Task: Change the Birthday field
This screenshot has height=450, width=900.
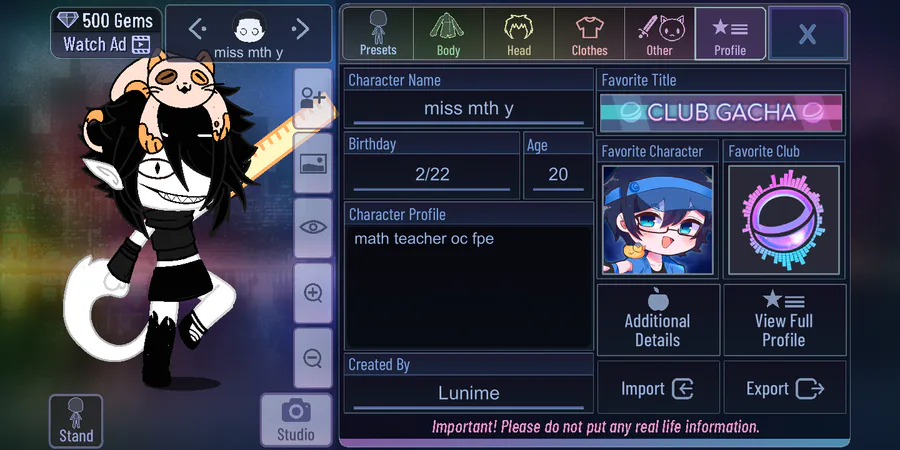Action: pos(432,174)
